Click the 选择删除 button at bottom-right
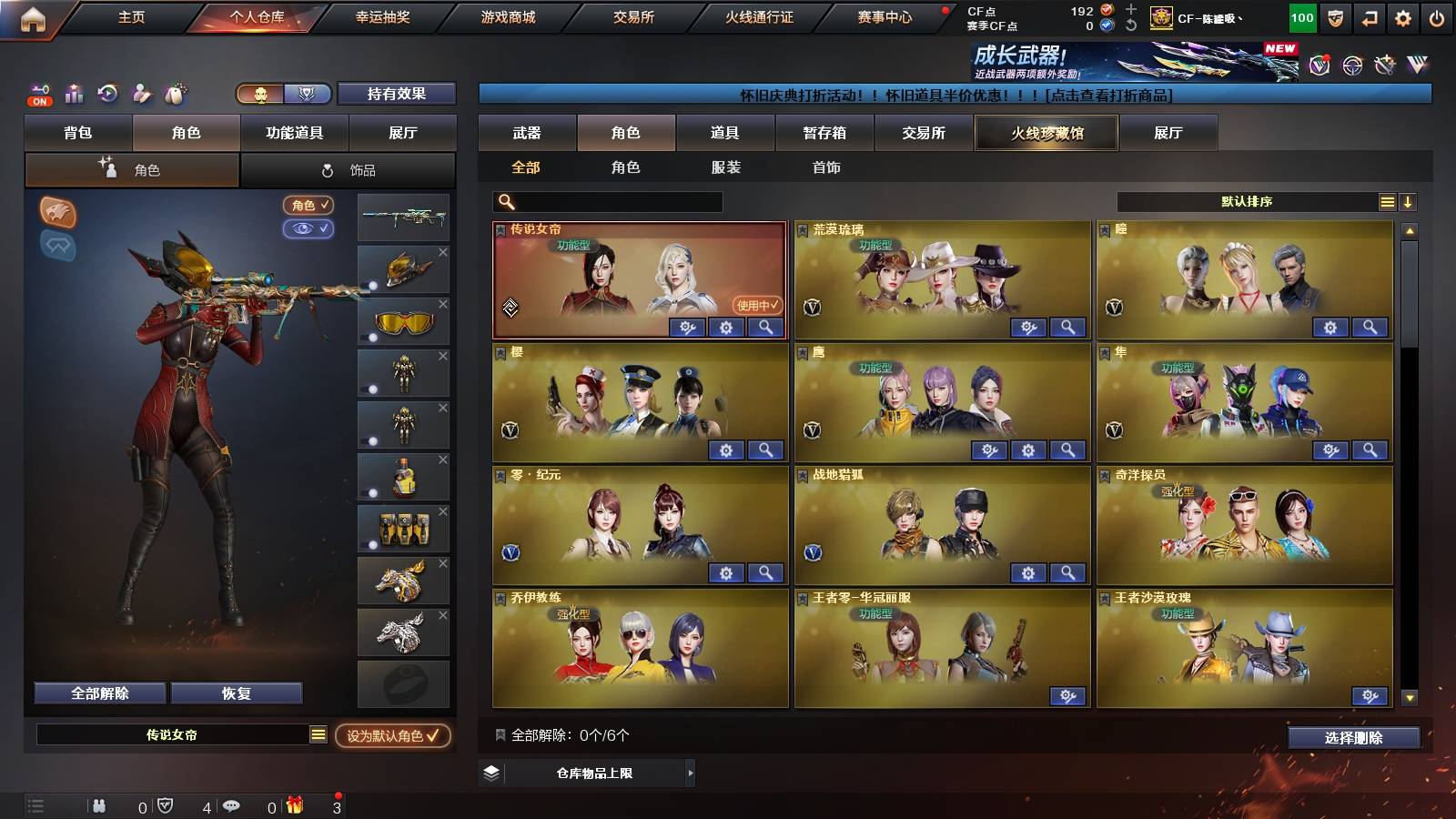This screenshot has height=819, width=1456. coord(1355,738)
